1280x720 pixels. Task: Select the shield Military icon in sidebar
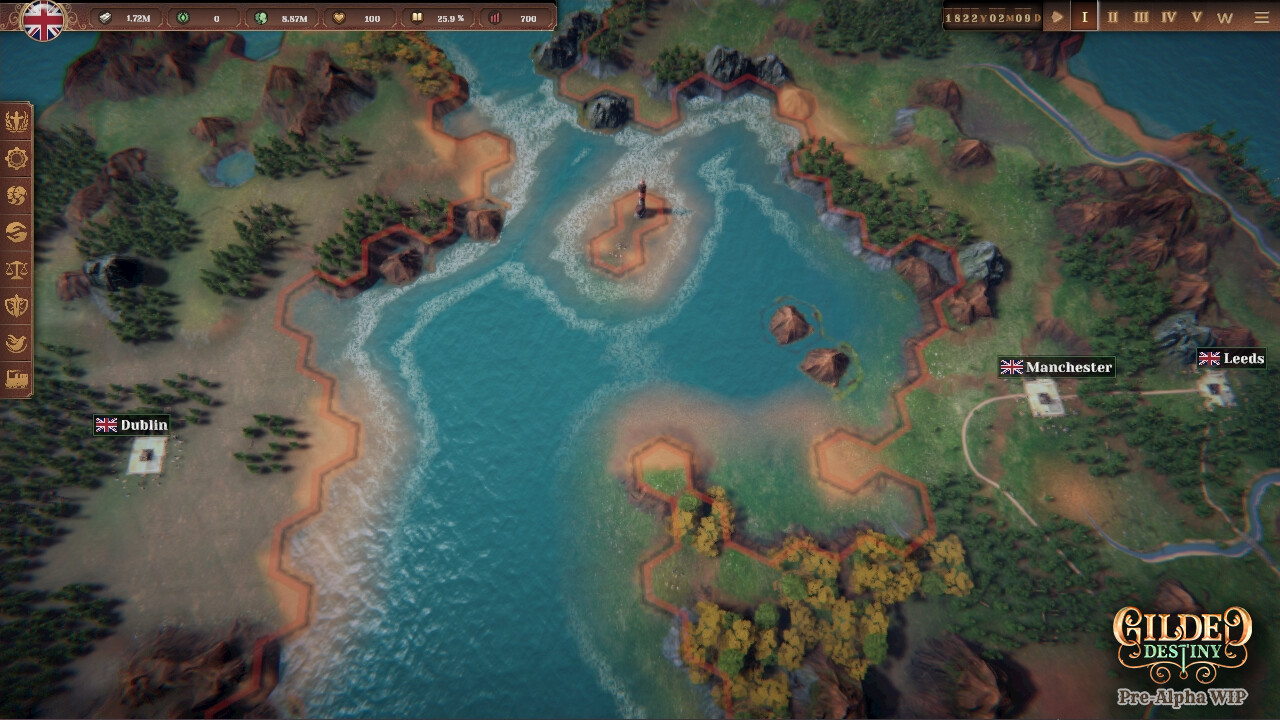tap(16, 305)
